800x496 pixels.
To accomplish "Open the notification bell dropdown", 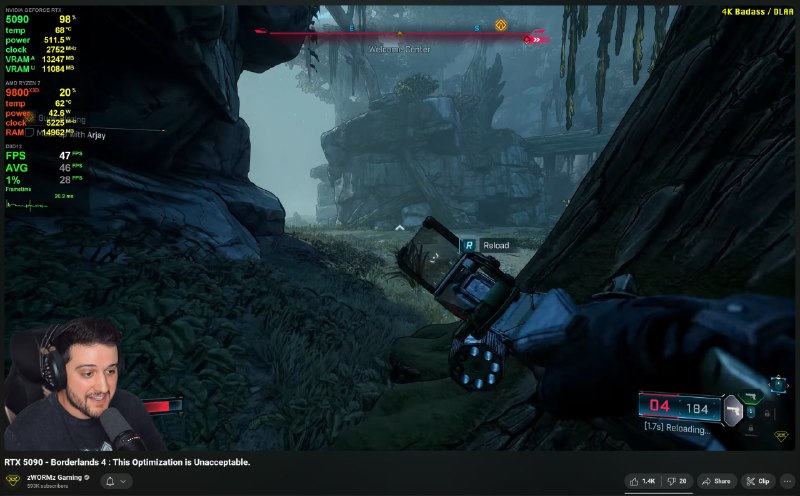I will (115, 481).
